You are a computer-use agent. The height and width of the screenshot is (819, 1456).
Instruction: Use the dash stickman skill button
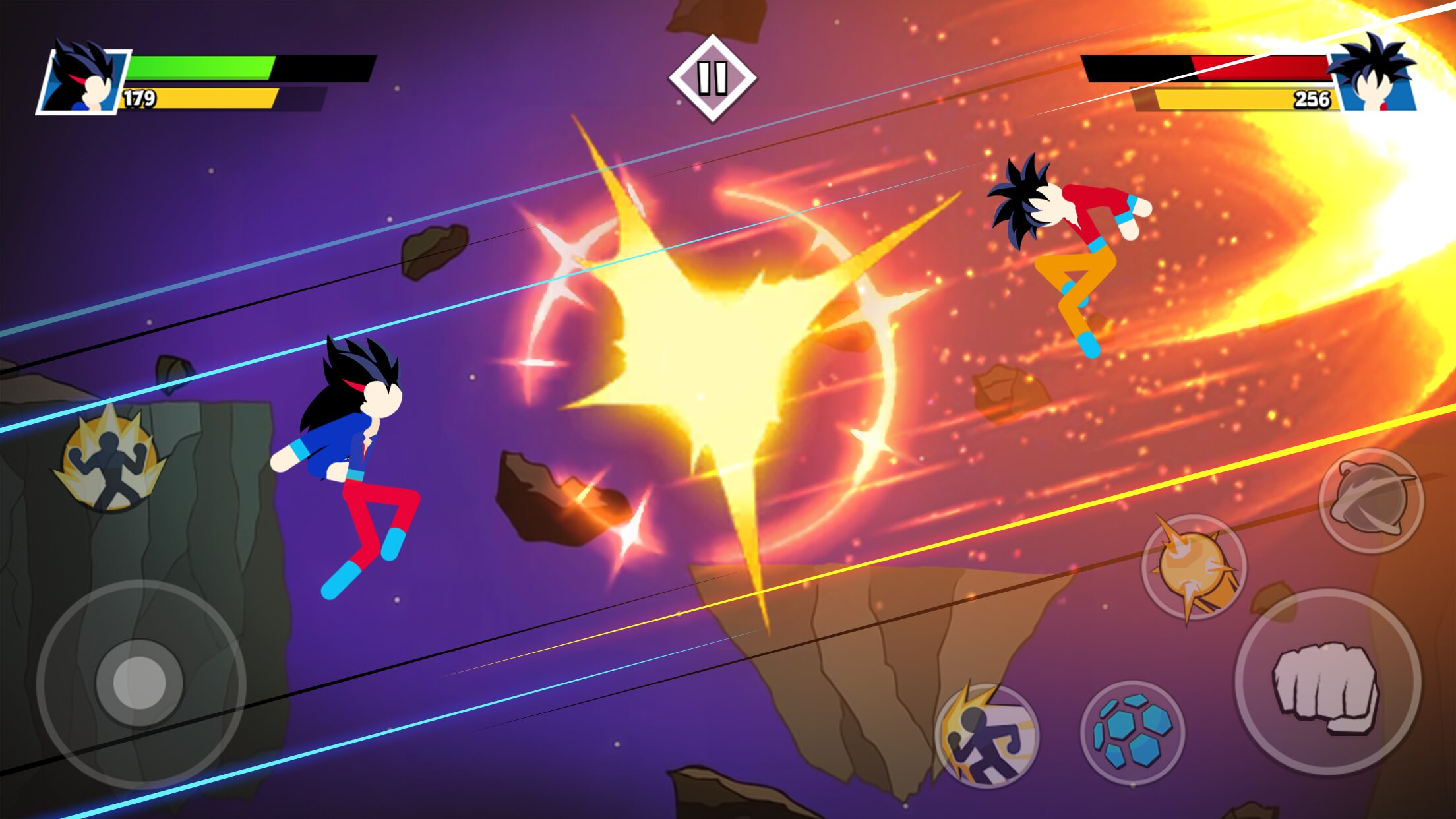click(986, 736)
